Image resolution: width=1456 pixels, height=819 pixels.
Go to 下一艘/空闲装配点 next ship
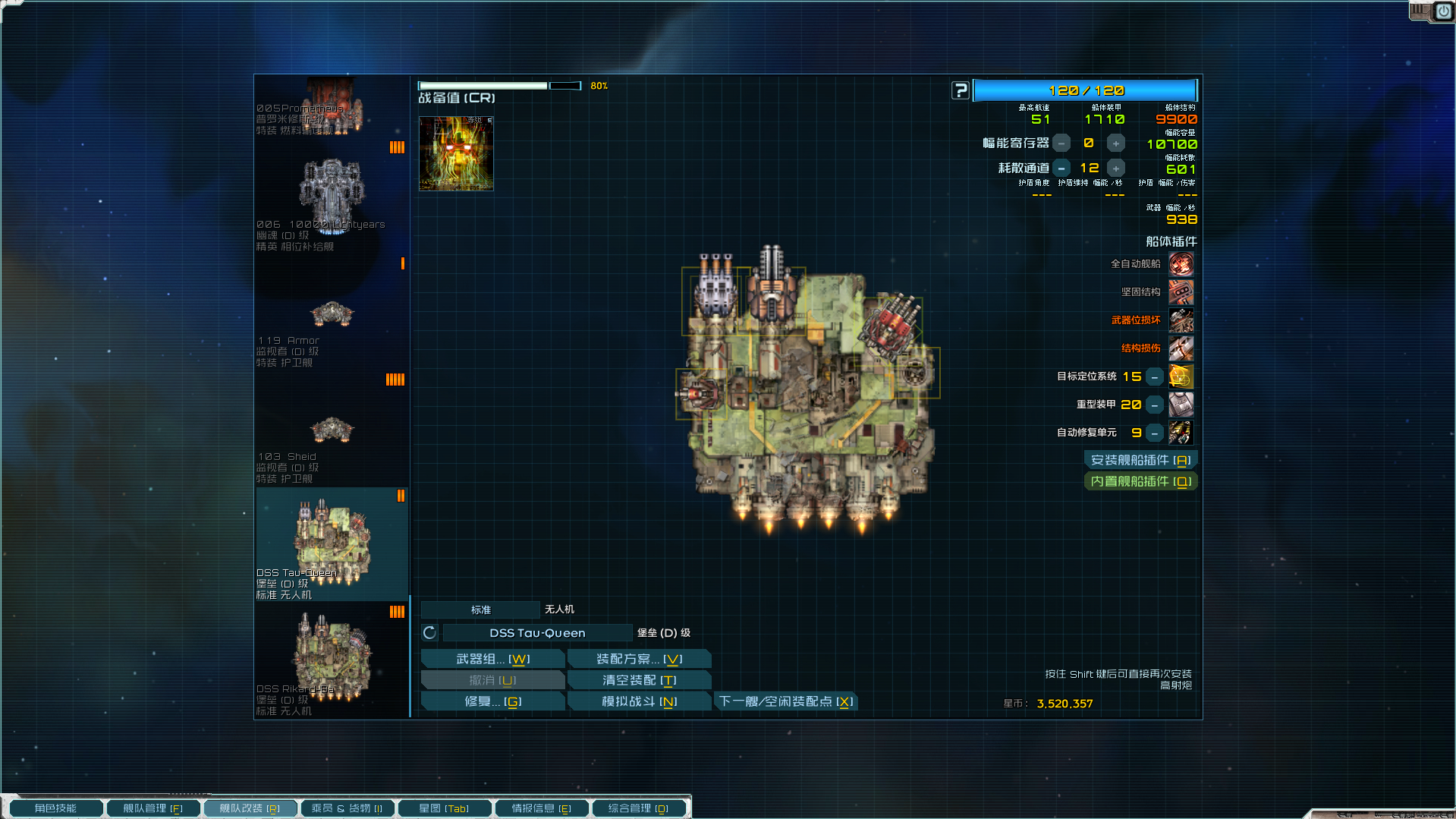(x=786, y=701)
